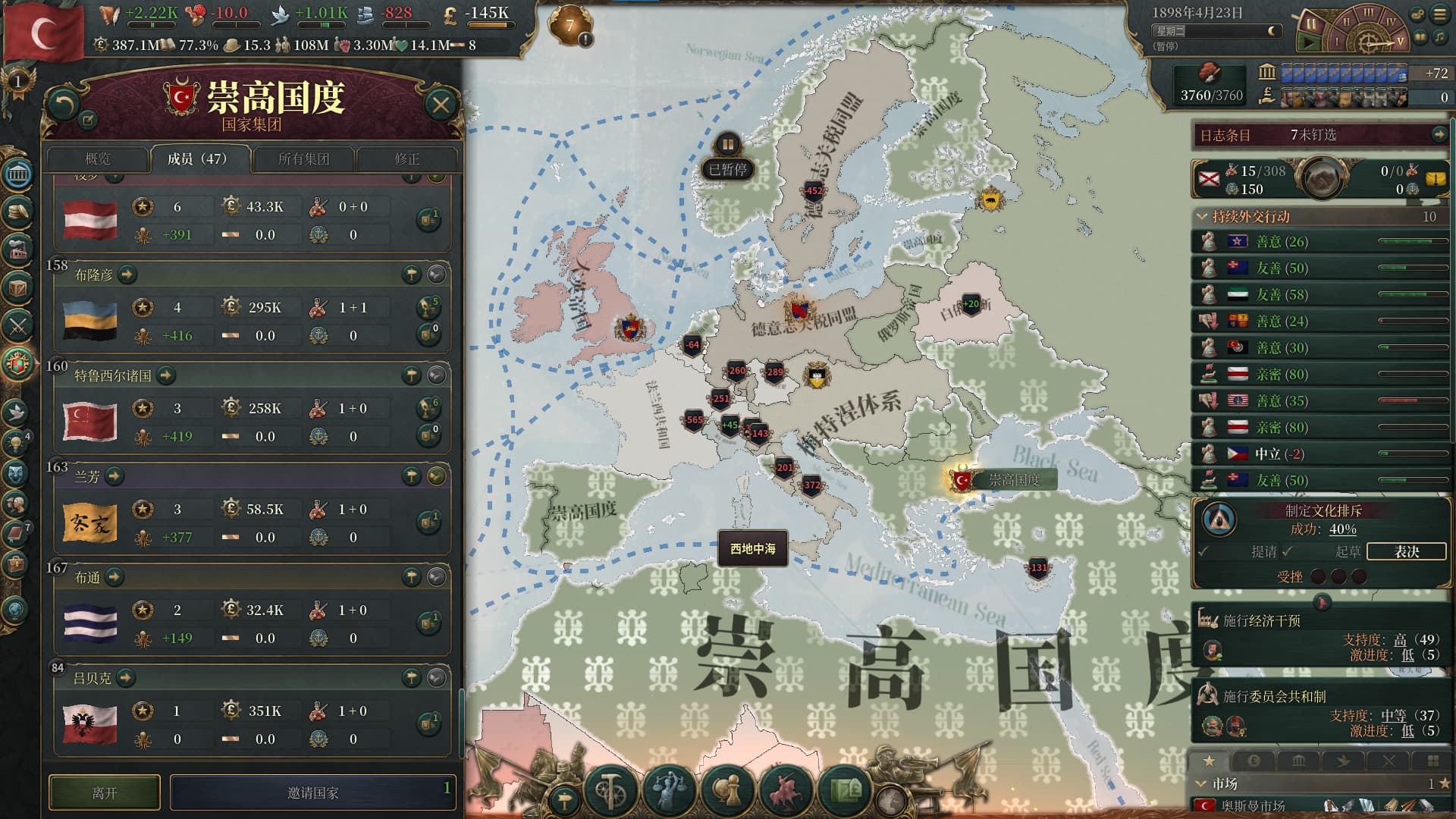Go back with the return arrow button

tap(63, 105)
